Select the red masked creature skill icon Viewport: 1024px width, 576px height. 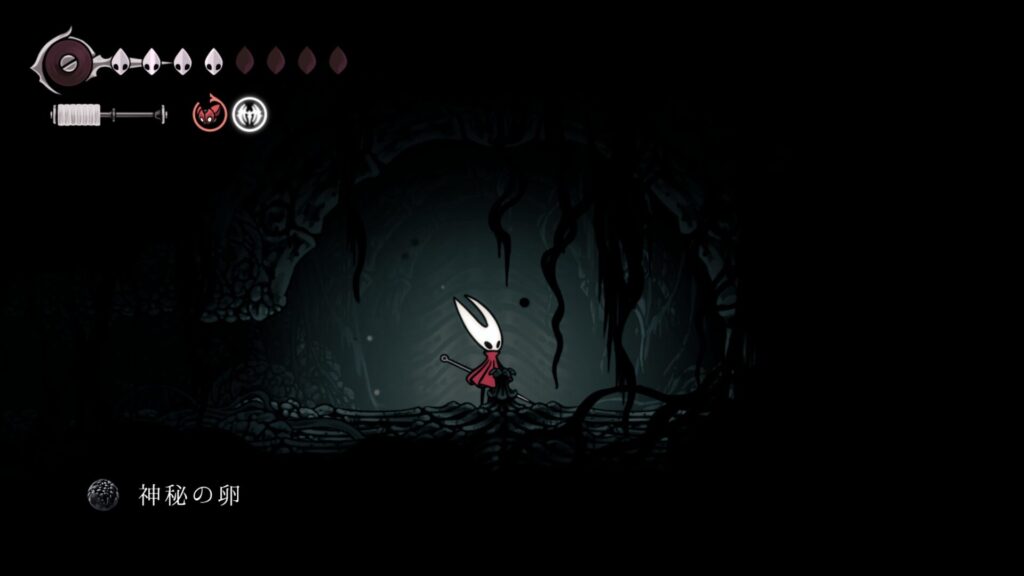[209, 115]
